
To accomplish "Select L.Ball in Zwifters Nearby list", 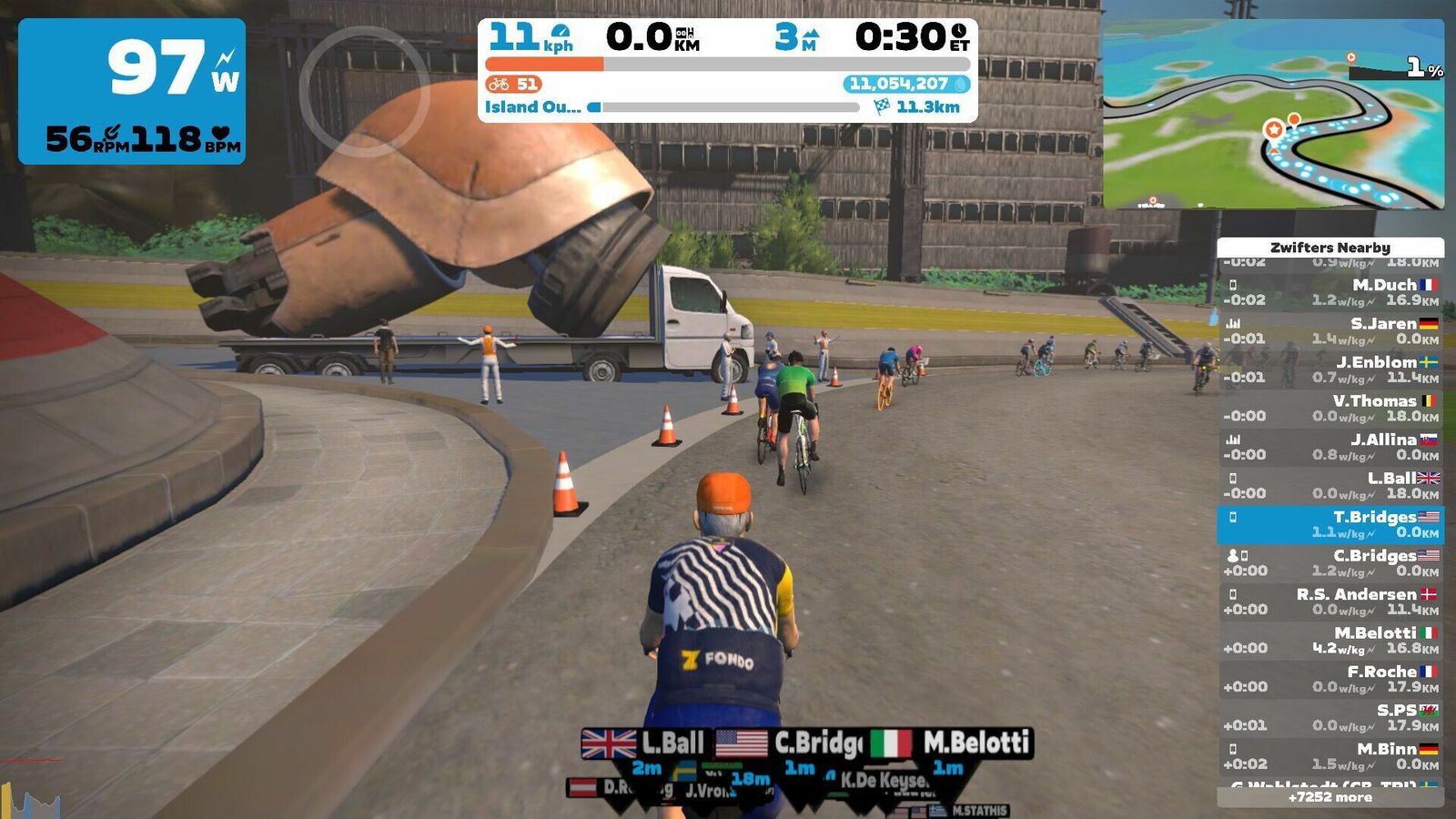I will click(x=1330, y=485).
